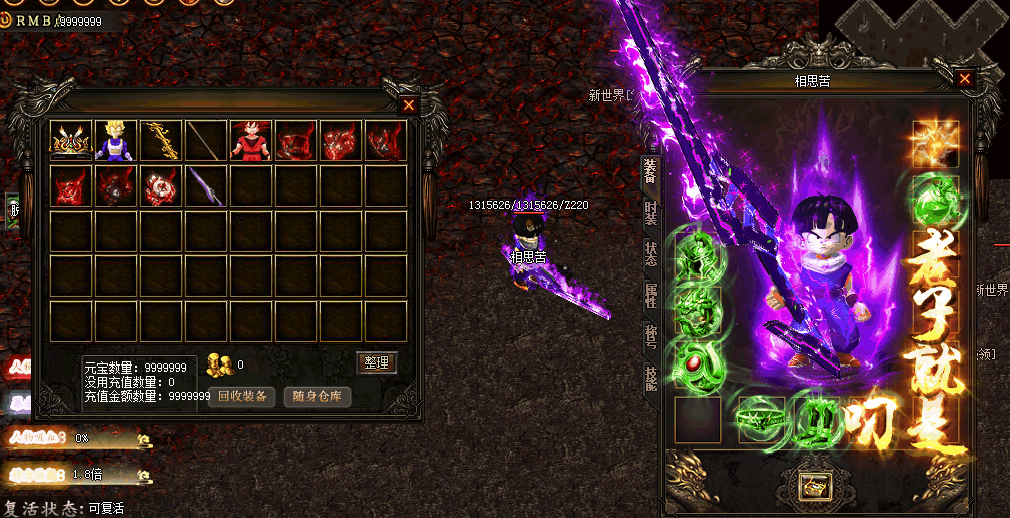Close the character equipment panel
This screenshot has height=518, width=1010.
[x=965, y=79]
